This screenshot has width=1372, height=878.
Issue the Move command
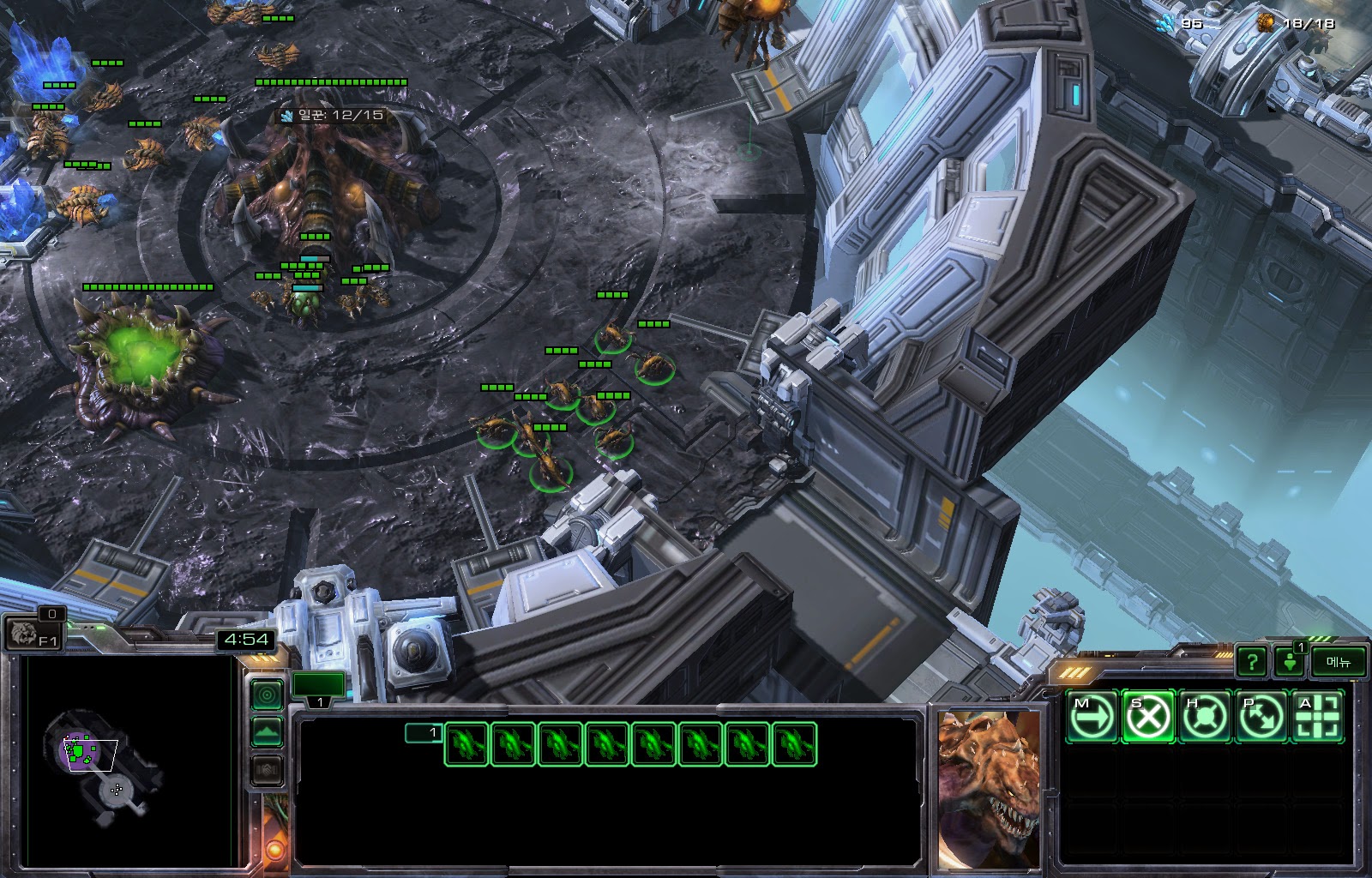click(x=1092, y=716)
